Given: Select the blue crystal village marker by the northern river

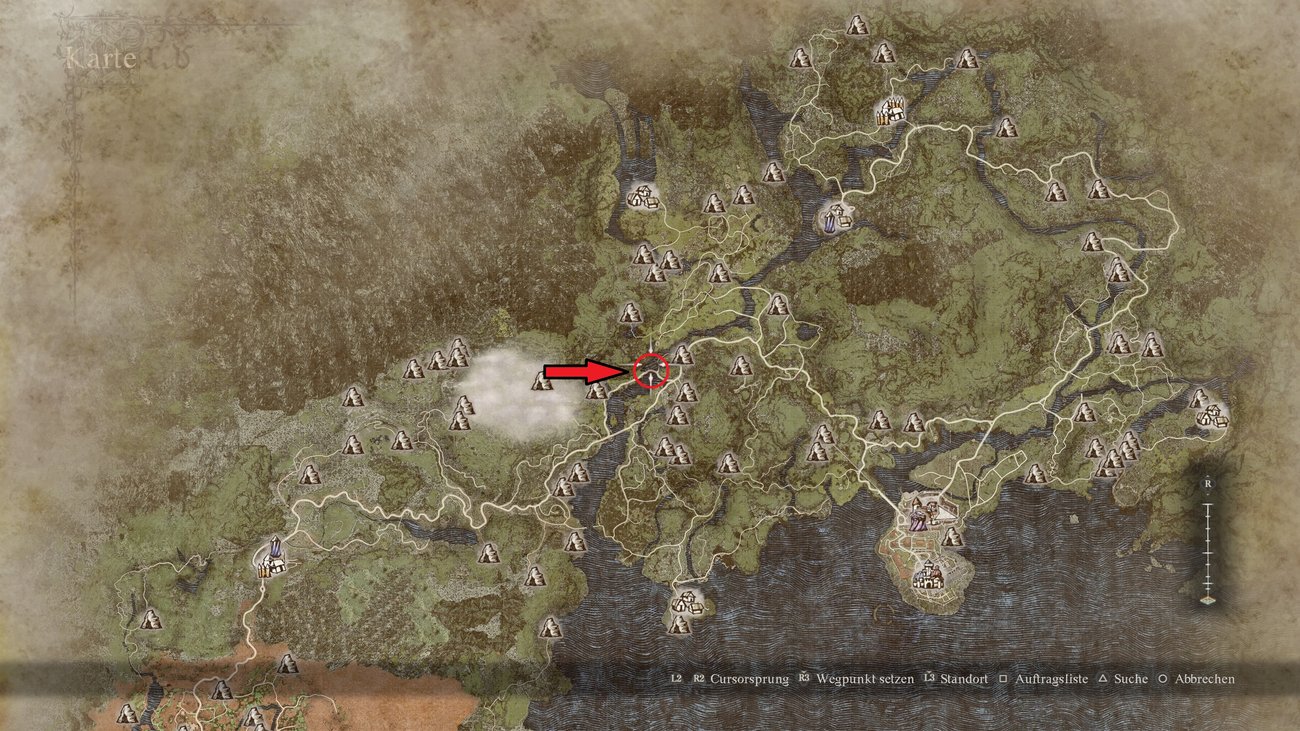Looking at the screenshot, I should [x=835, y=214].
